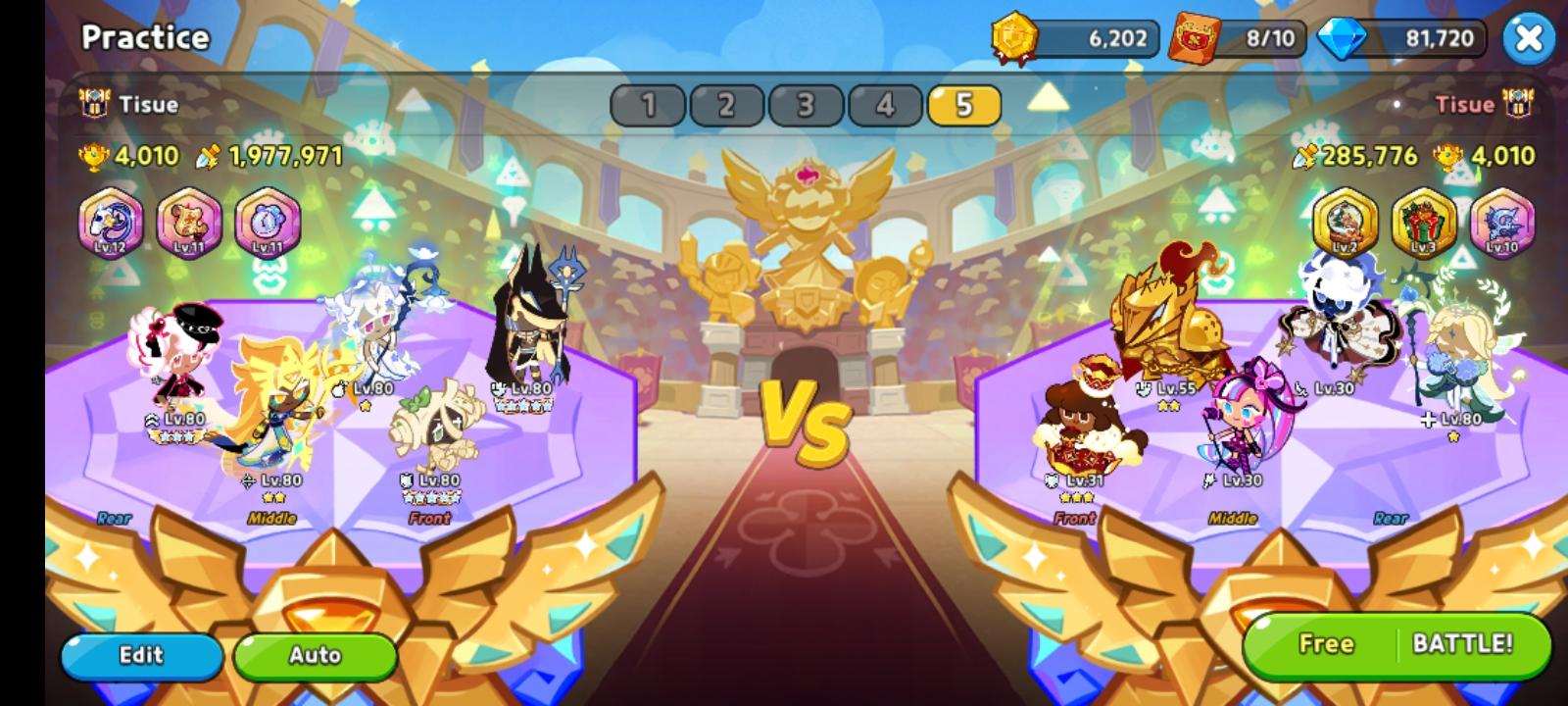Open the team Edit screen

pyautogui.click(x=140, y=654)
